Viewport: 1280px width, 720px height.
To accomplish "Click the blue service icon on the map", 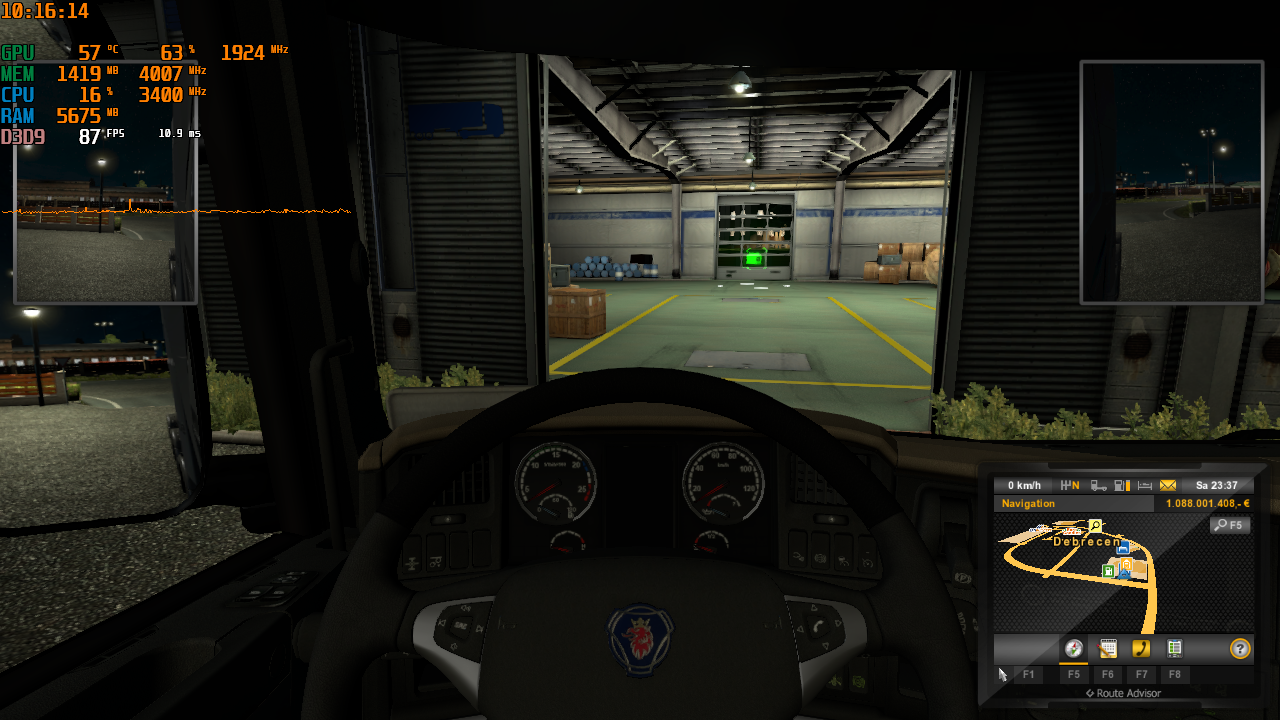I will click(x=1124, y=574).
